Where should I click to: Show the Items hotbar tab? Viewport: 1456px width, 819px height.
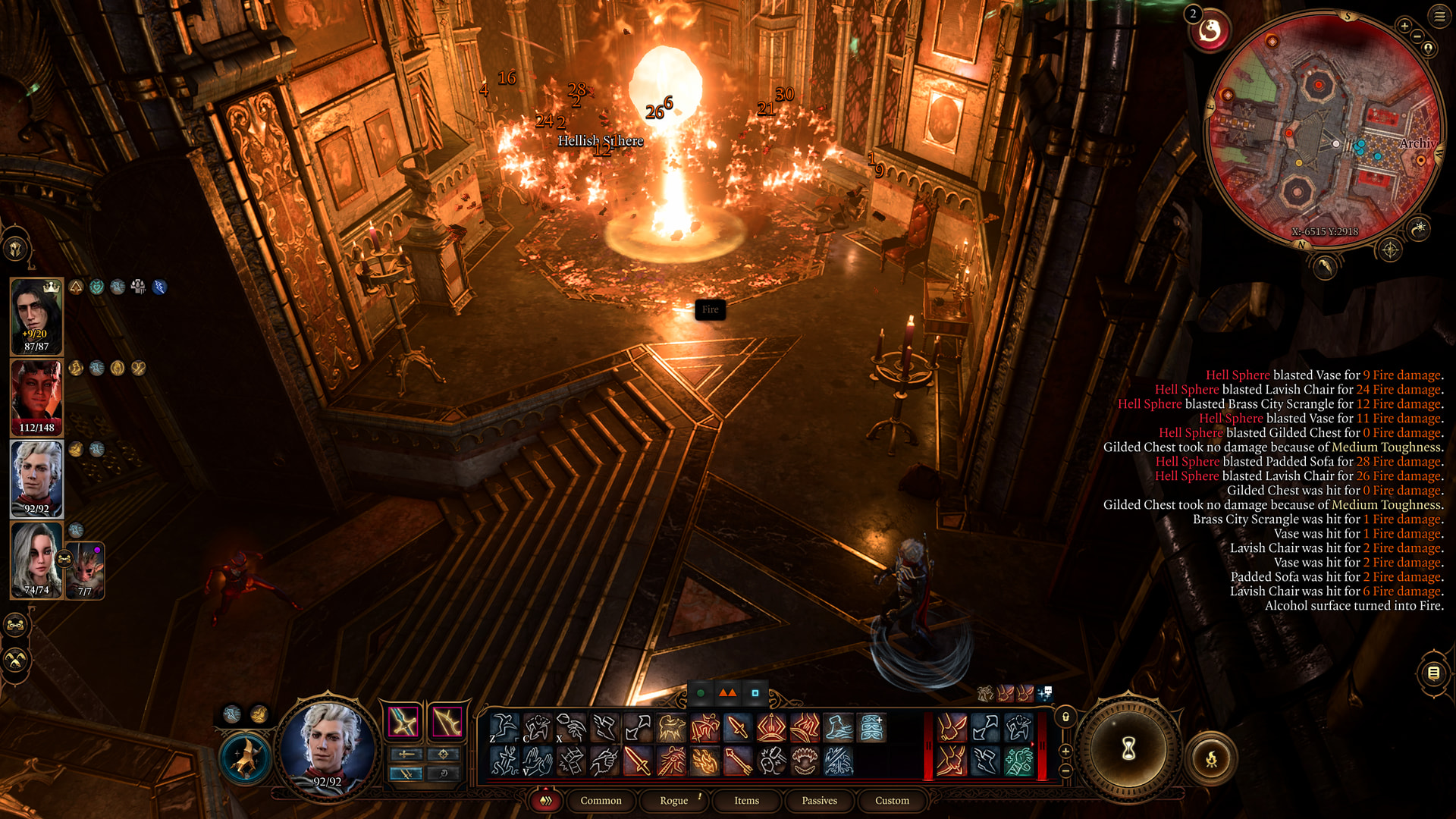click(x=746, y=801)
